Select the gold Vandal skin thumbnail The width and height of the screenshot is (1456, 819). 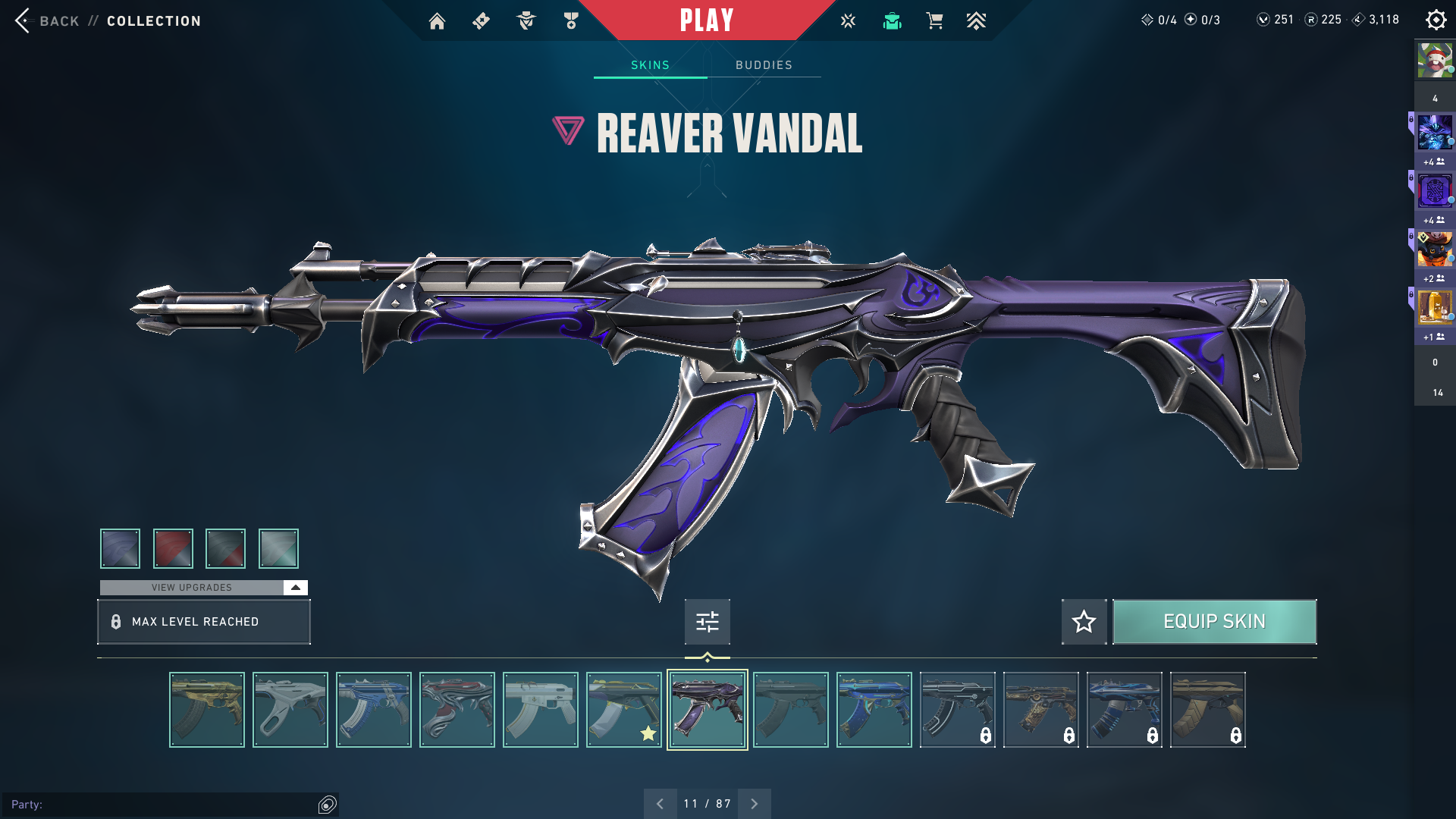coord(207,710)
